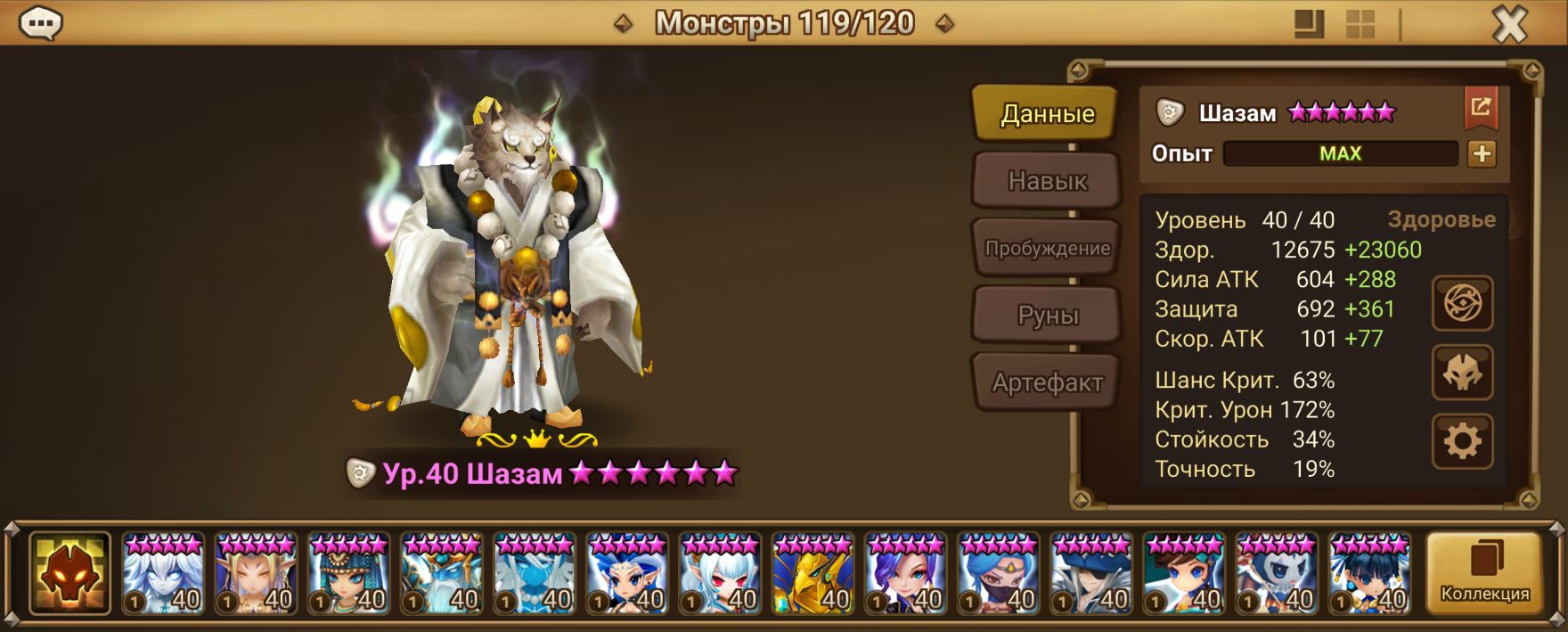Select the purple-haired girl monster thumbnail
This screenshot has height=632, width=1568.
point(905,573)
